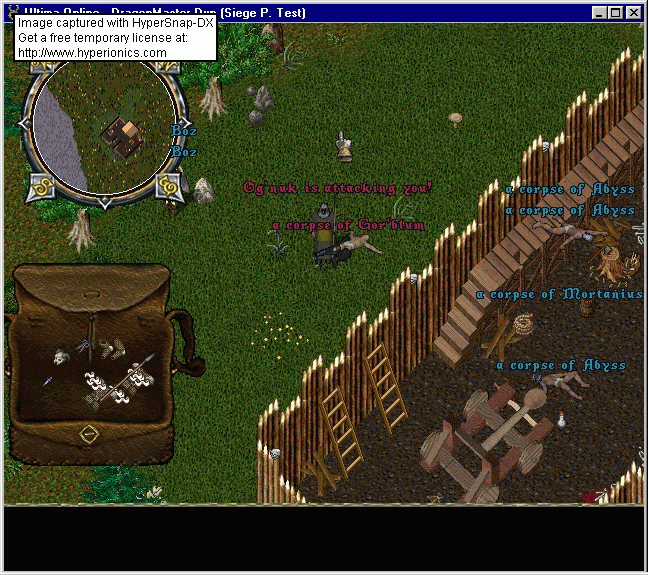Click the circular radar minimap

tap(101, 126)
